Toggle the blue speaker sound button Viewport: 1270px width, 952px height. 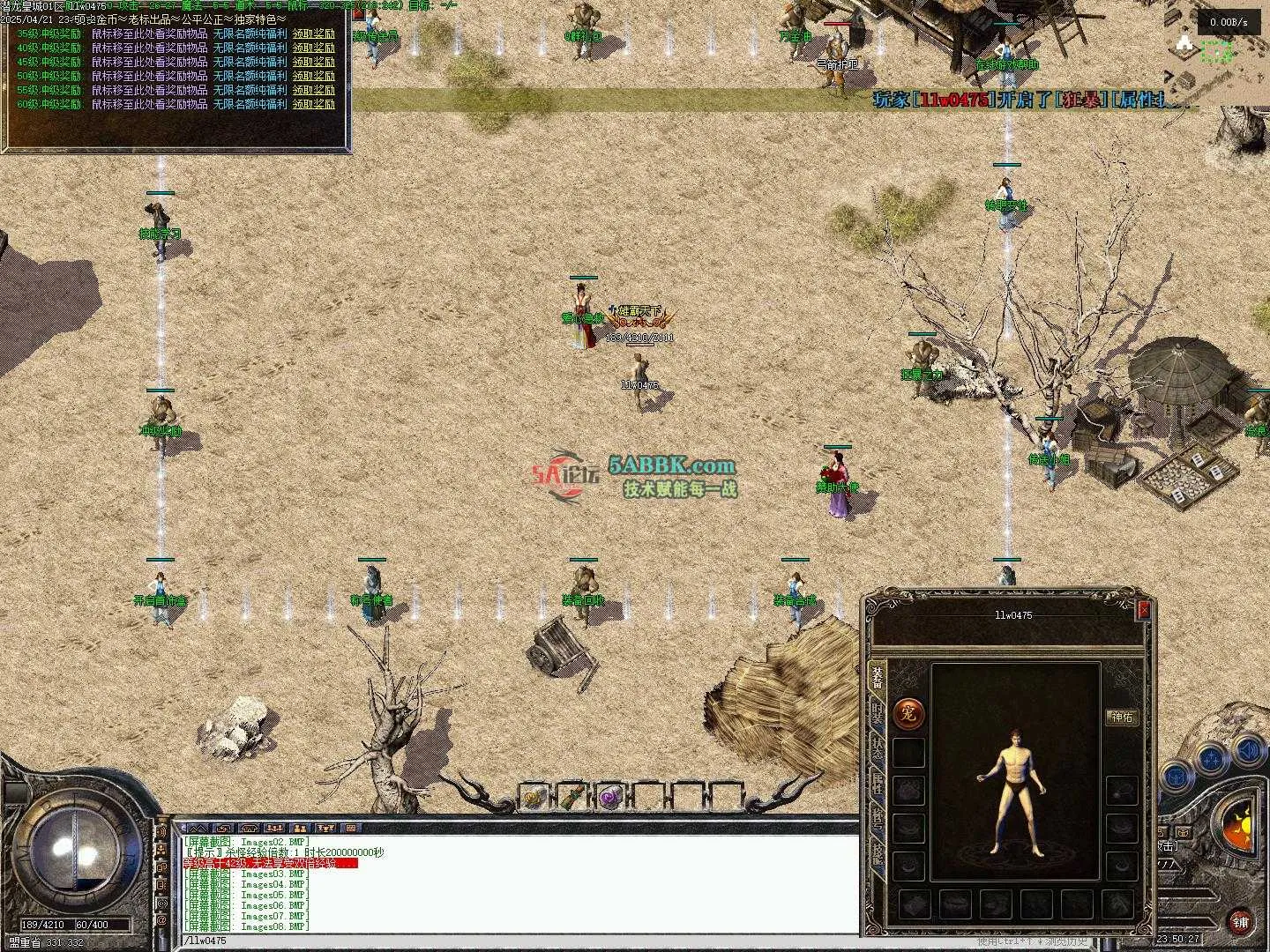point(1248,751)
